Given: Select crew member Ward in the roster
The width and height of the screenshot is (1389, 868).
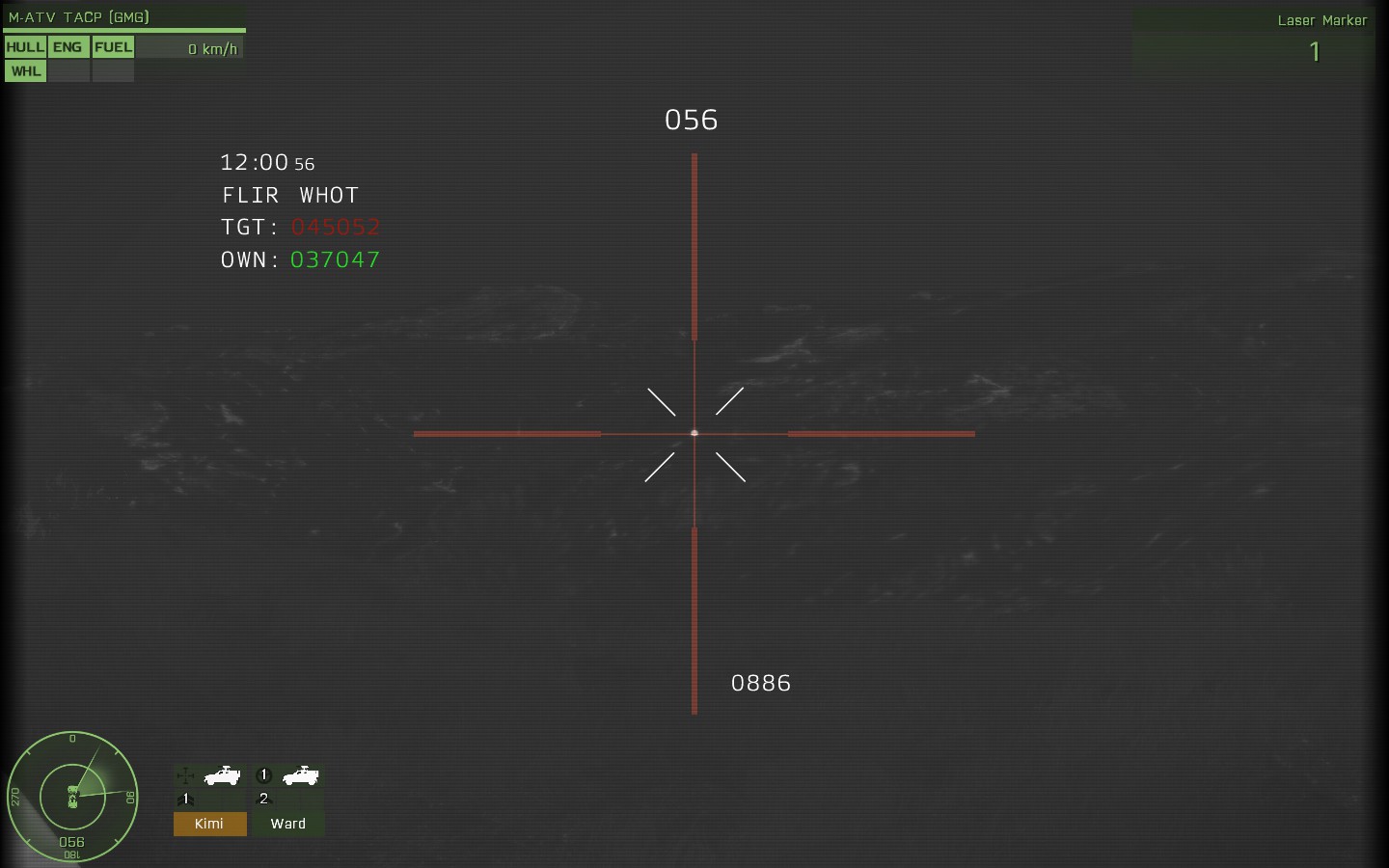Looking at the screenshot, I should 287,825.
